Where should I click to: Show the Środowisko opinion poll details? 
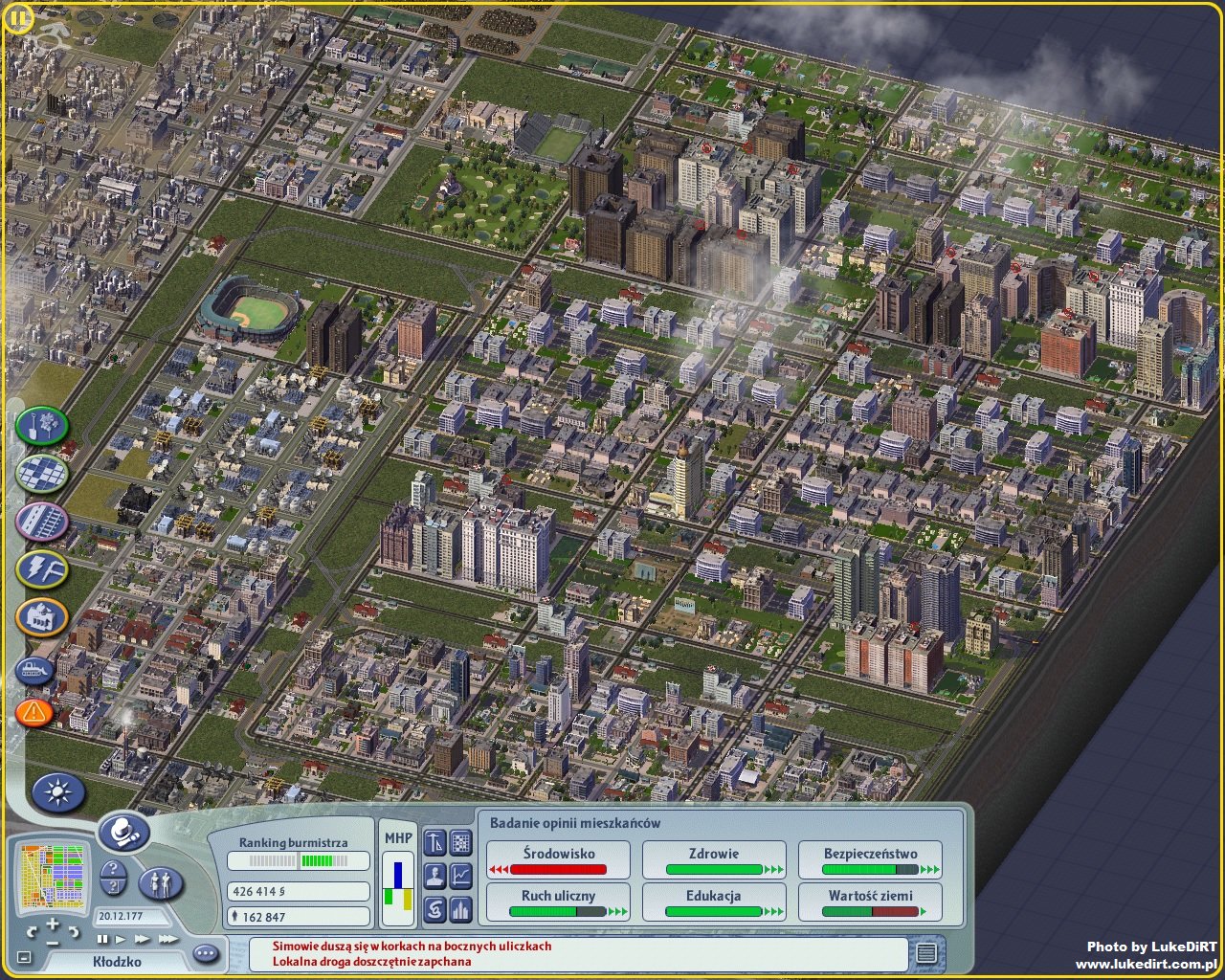[559, 859]
